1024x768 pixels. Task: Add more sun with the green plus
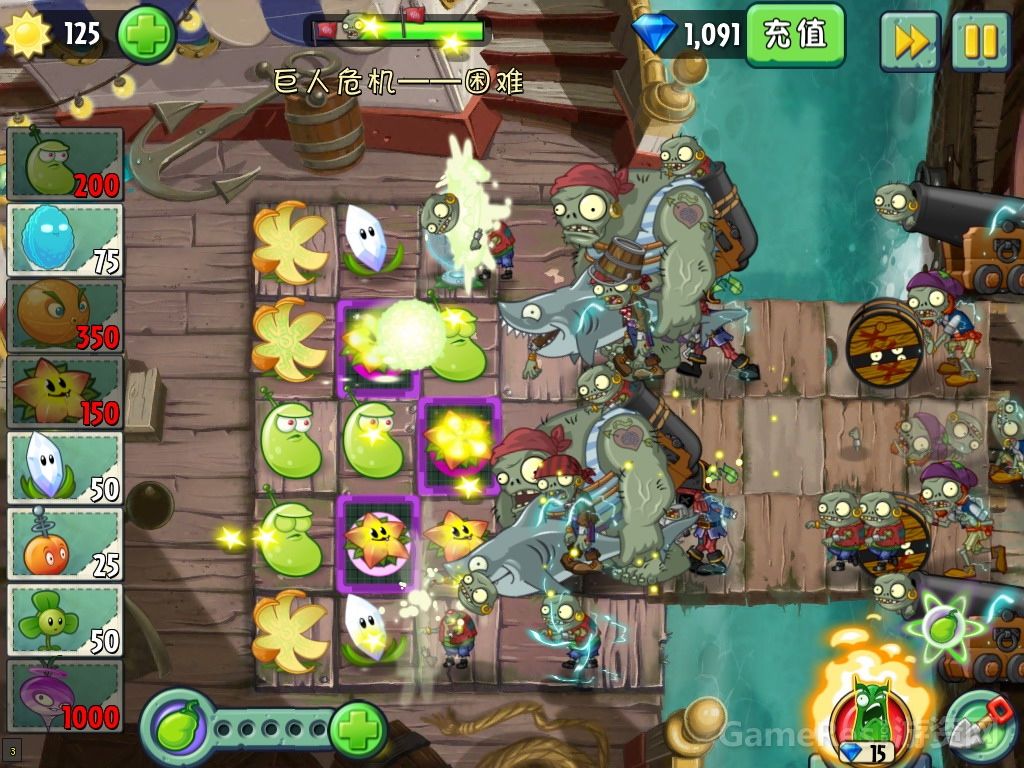[146, 35]
